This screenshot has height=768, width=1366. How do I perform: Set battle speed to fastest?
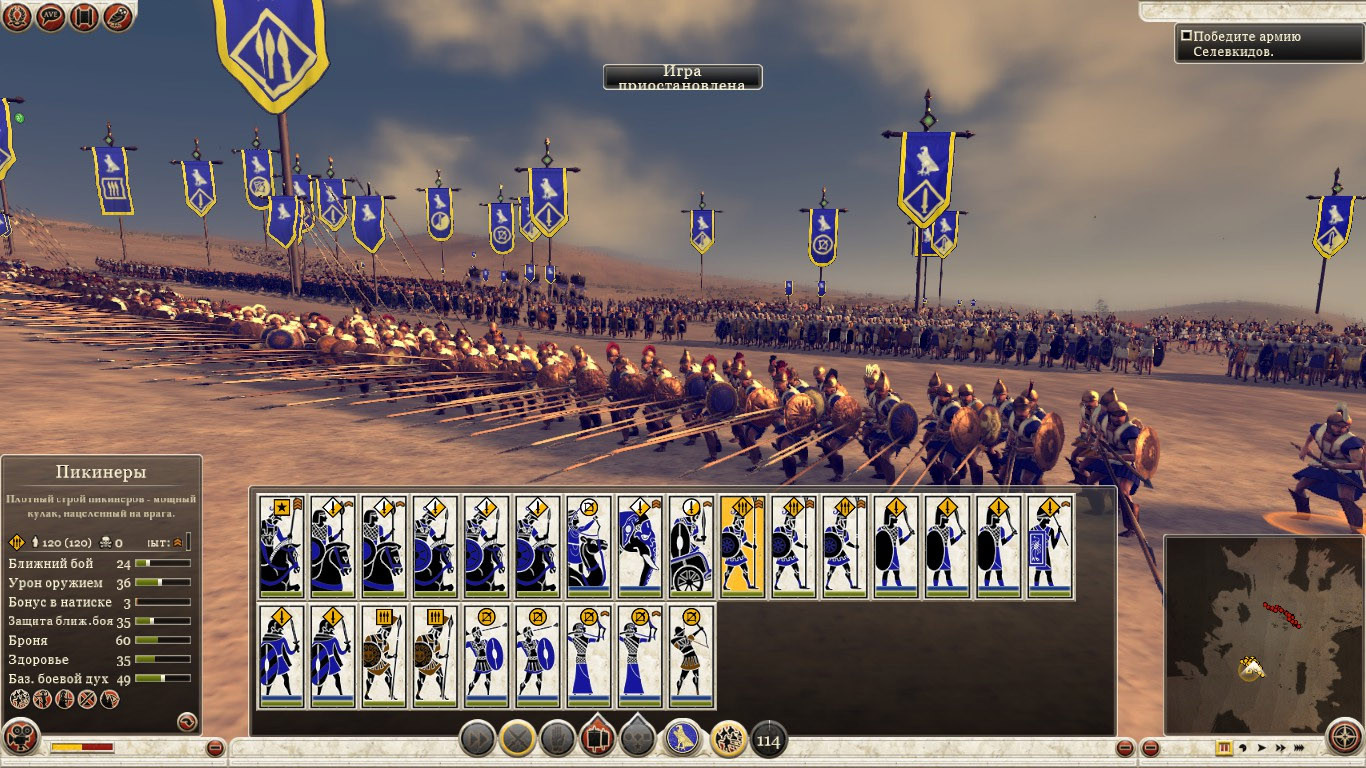pos(1299,747)
